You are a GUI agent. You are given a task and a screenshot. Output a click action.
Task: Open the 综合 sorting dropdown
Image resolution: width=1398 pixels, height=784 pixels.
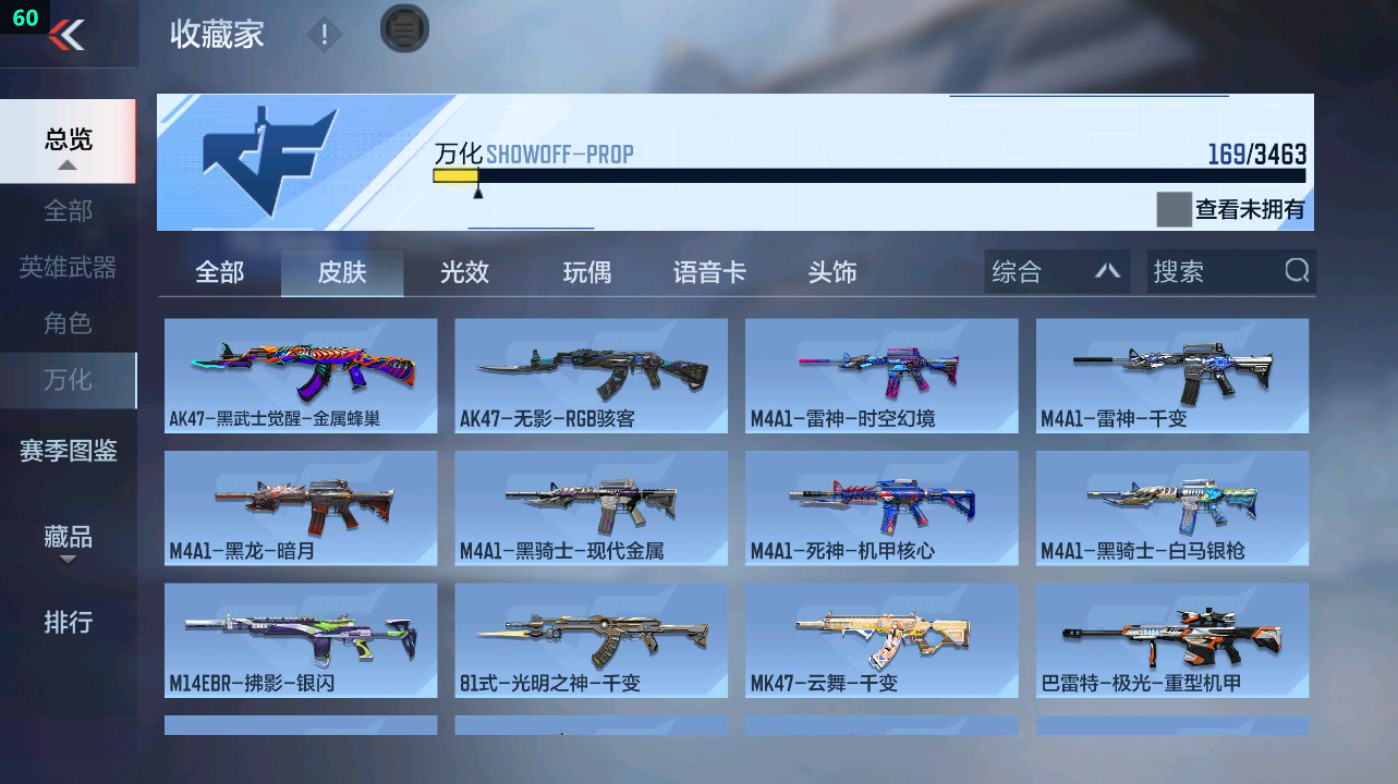[1055, 271]
